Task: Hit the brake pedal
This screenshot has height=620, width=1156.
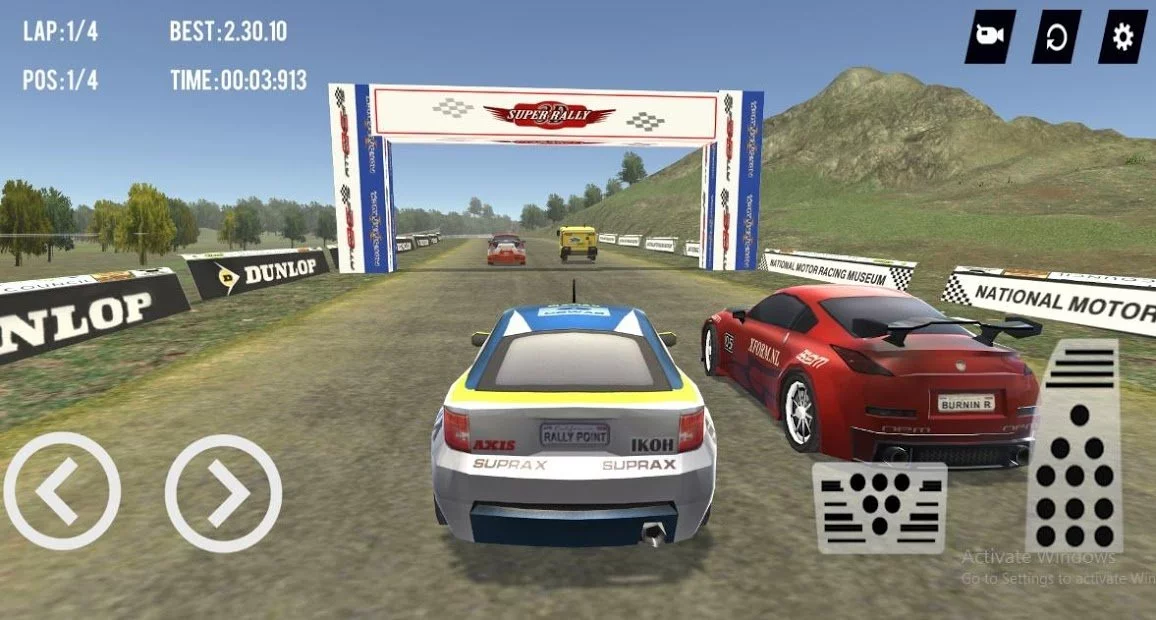Action: (x=879, y=507)
